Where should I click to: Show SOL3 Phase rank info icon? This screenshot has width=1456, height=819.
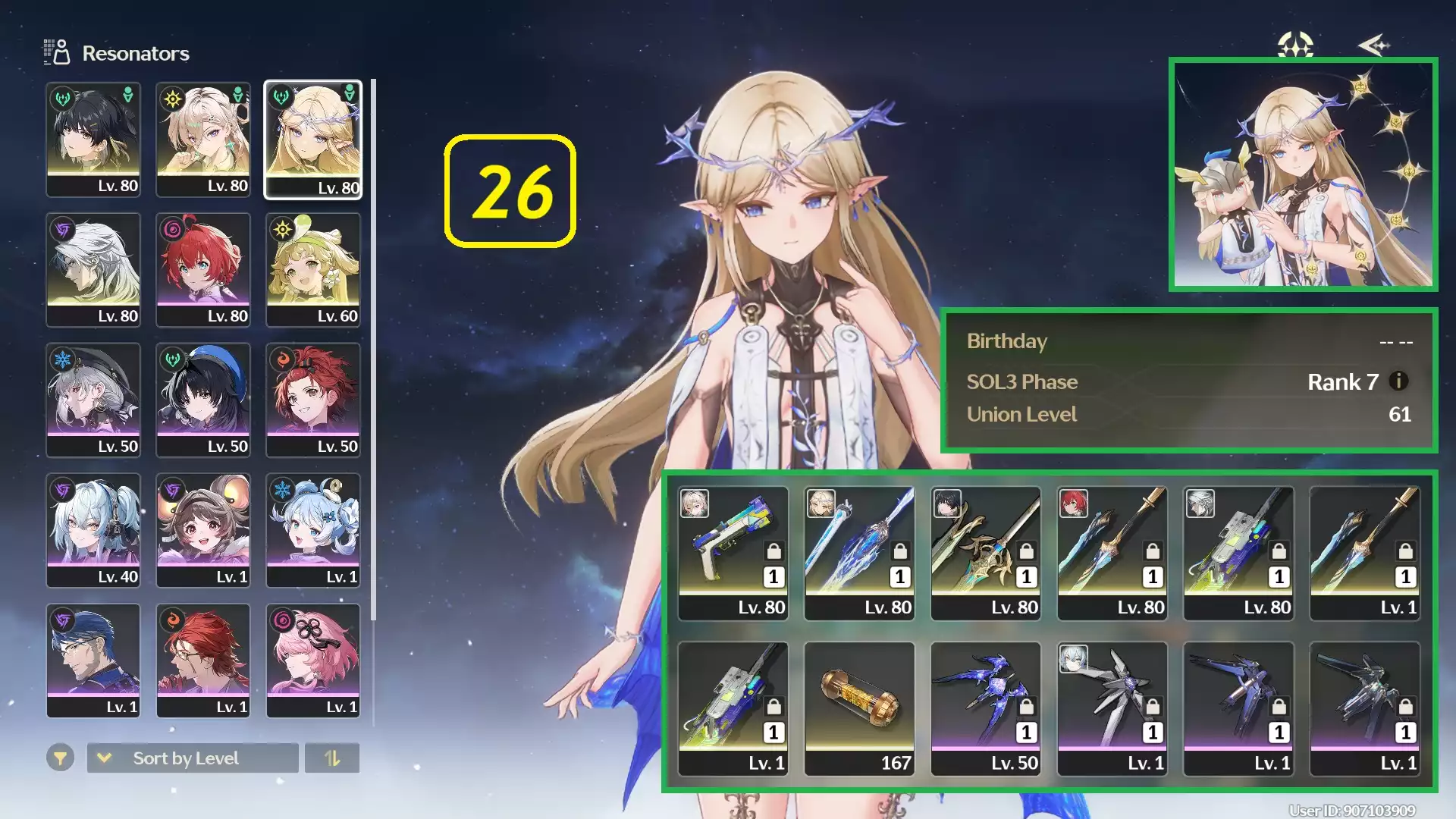tap(1398, 381)
